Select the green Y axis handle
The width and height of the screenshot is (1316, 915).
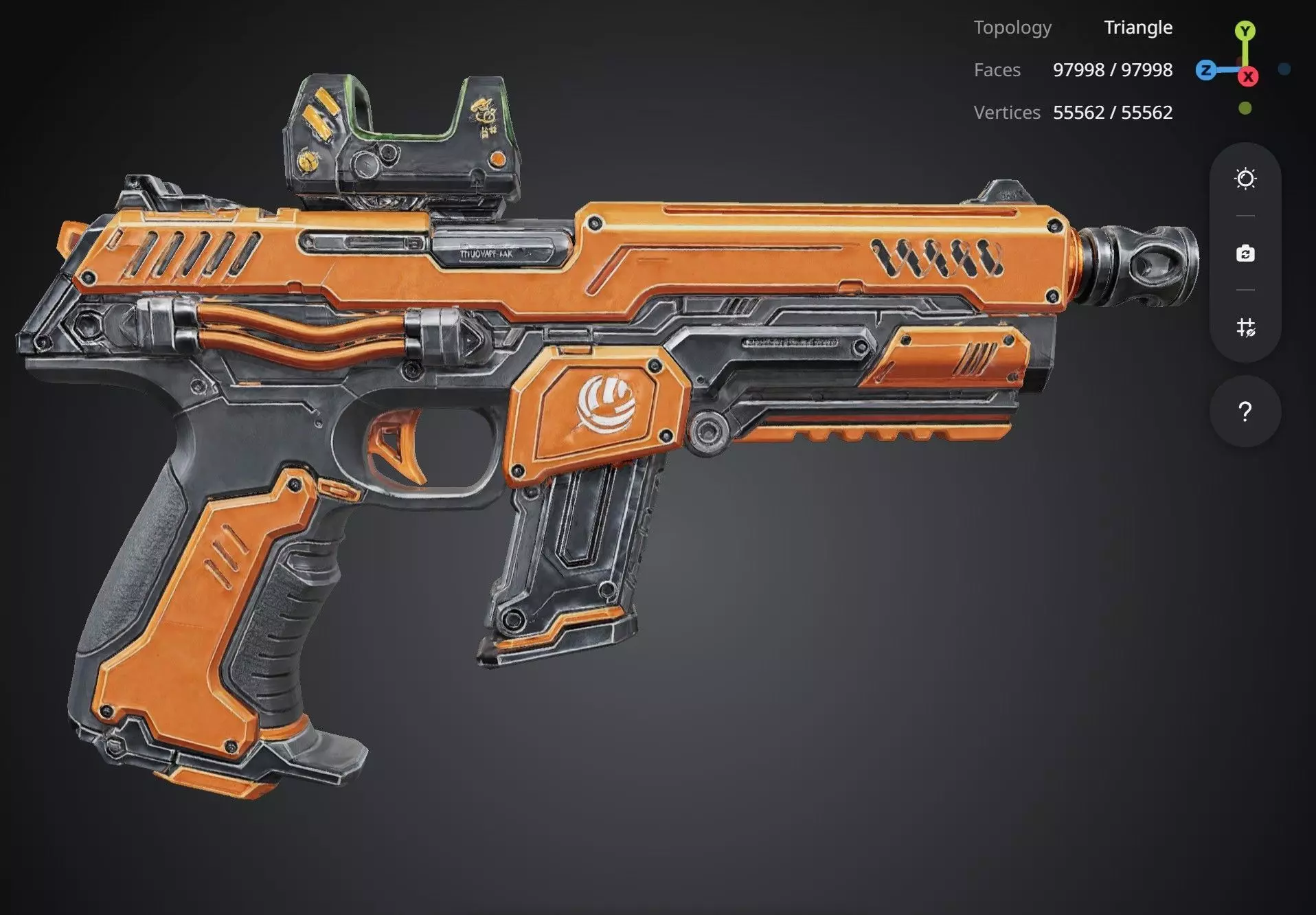[x=1245, y=31]
